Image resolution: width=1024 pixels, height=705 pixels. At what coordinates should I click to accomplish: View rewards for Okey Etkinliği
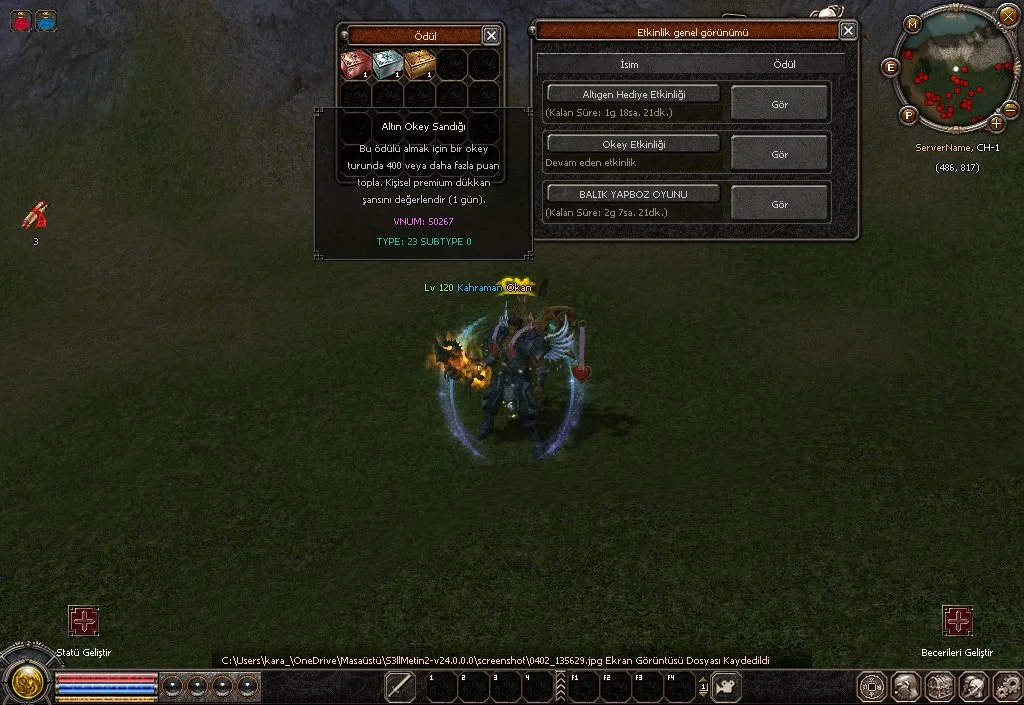point(780,154)
